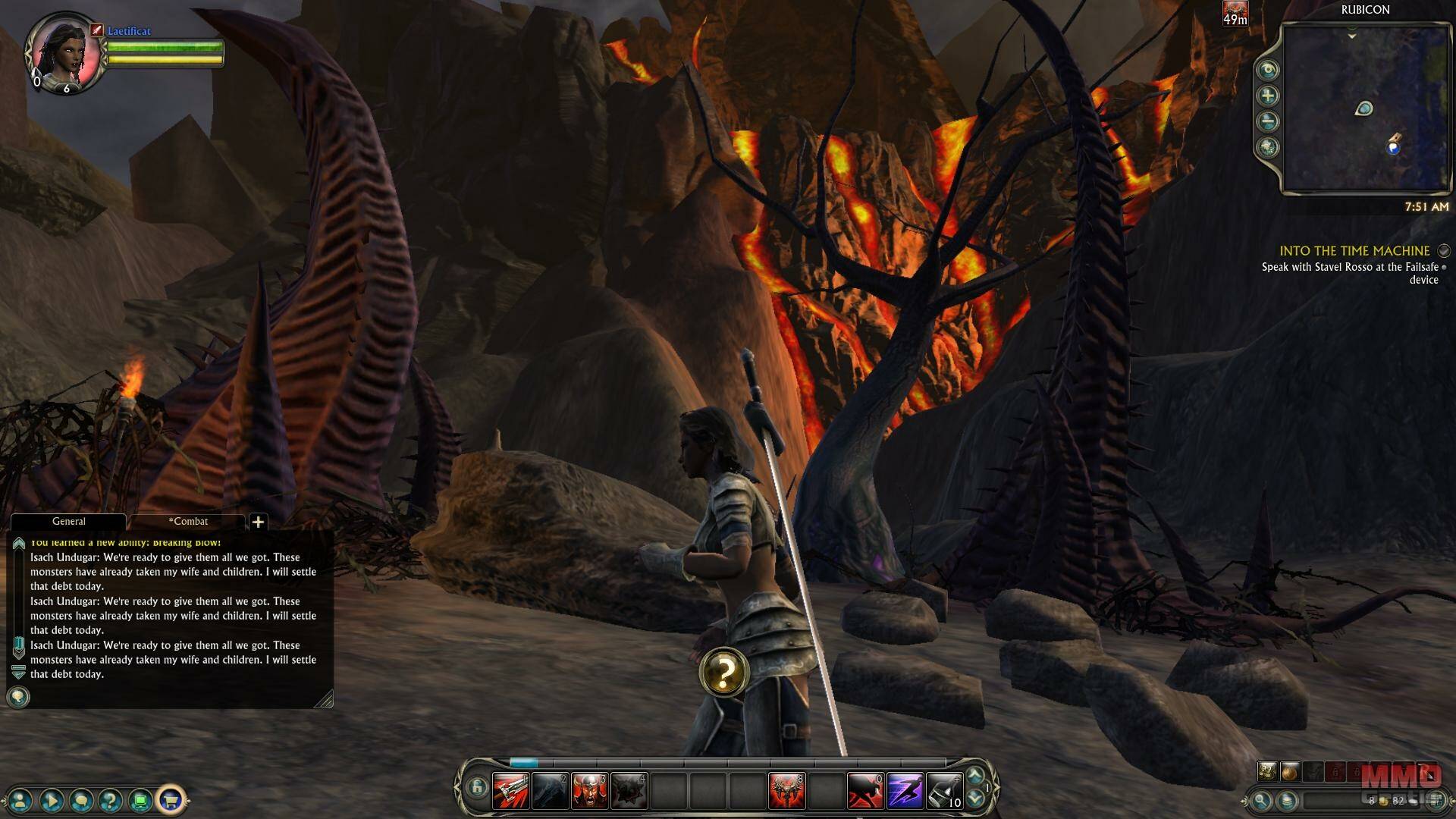Zoom out the minimap with the minus button
1456x819 pixels.
tap(1268, 121)
